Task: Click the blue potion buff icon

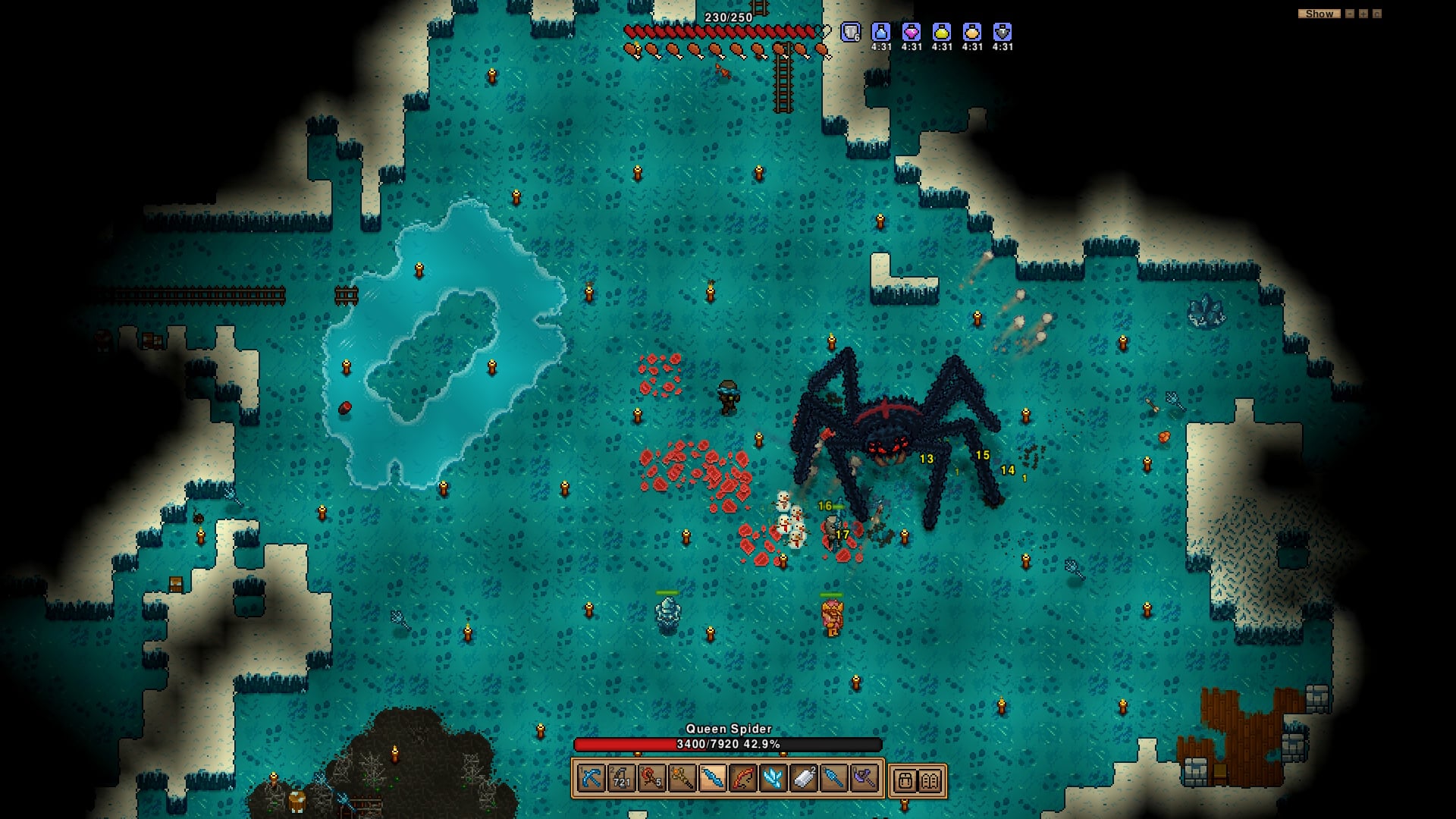Action: [881, 33]
